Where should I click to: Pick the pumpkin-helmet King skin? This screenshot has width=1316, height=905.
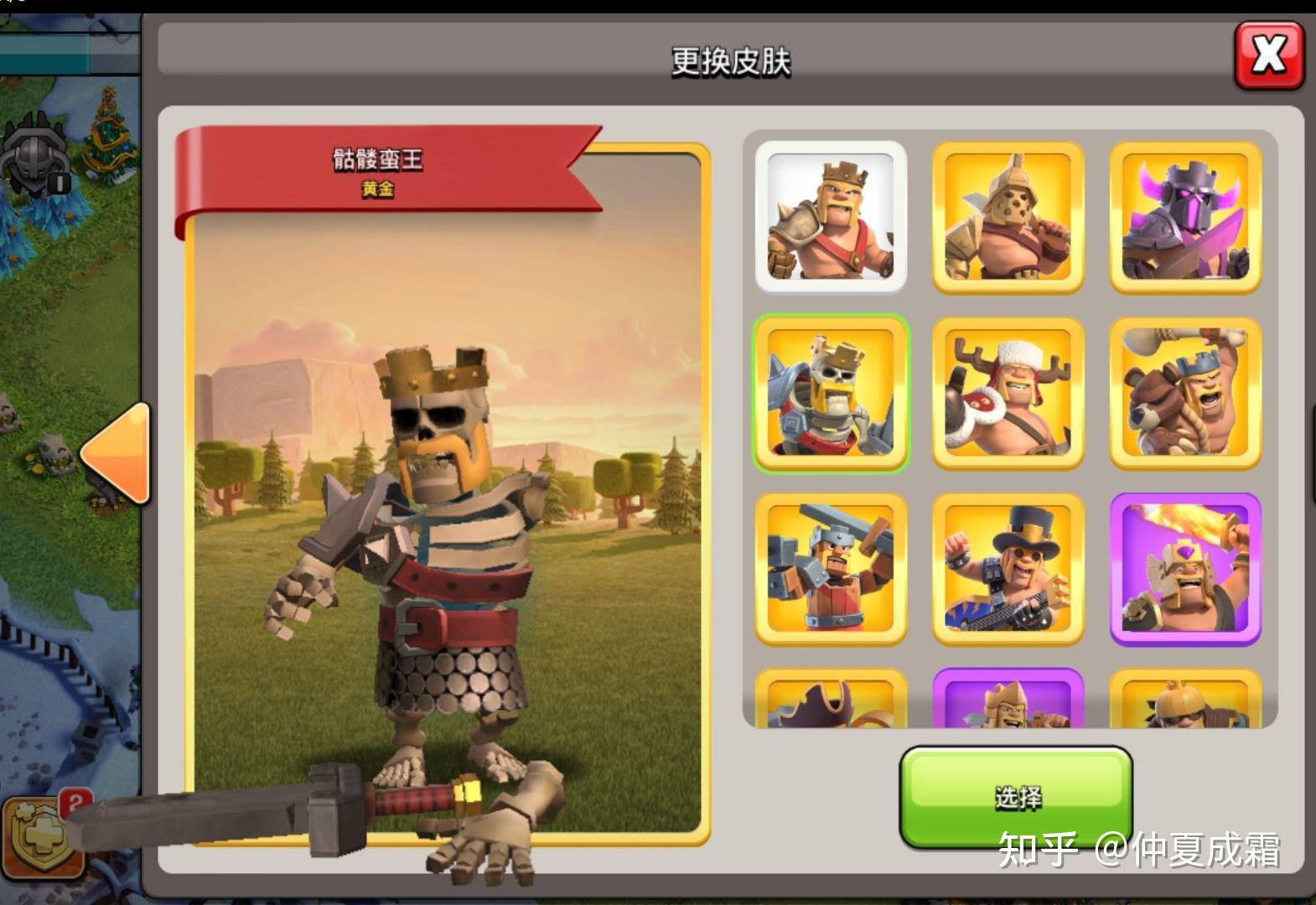pyautogui.click(x=1185, y=700)
